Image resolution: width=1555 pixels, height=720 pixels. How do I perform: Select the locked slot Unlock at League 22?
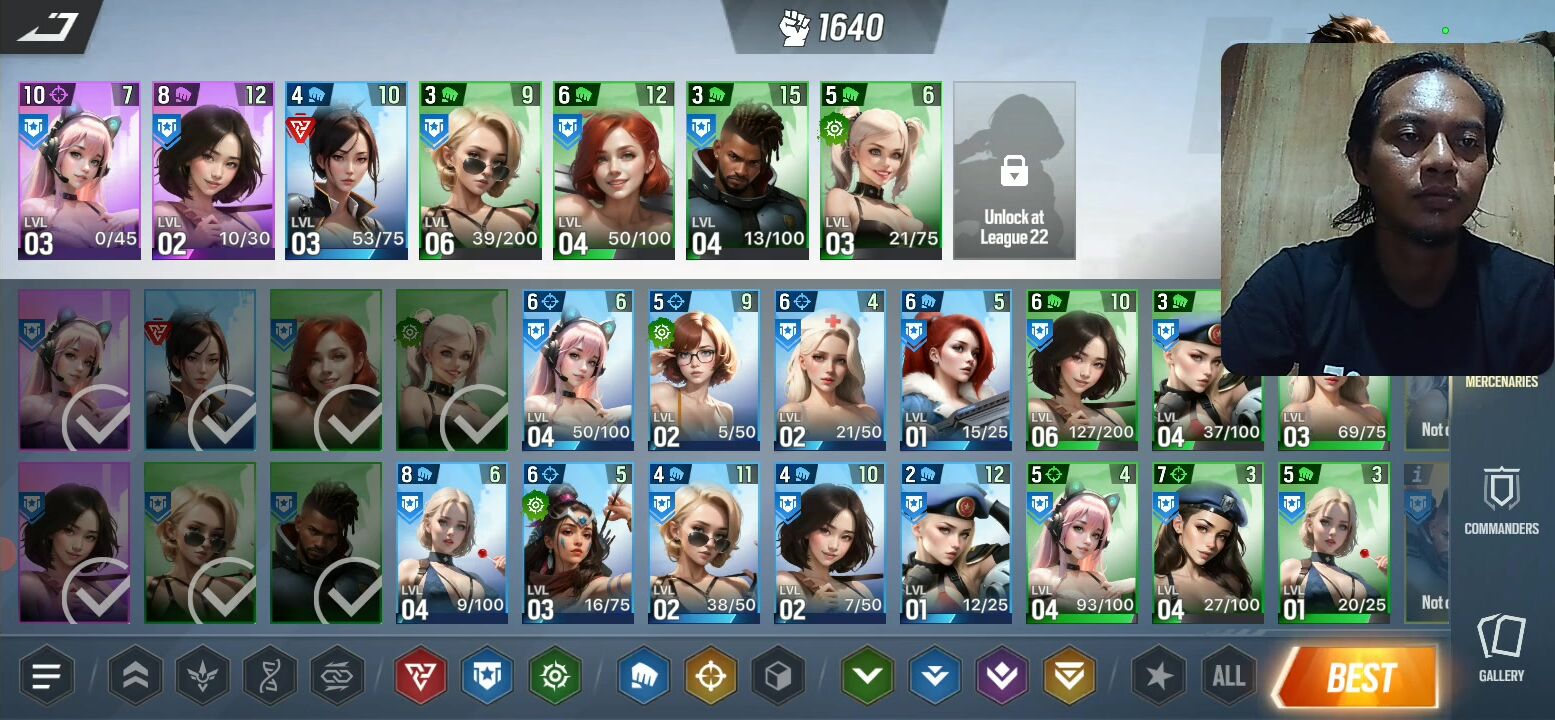click(1014, 171)
